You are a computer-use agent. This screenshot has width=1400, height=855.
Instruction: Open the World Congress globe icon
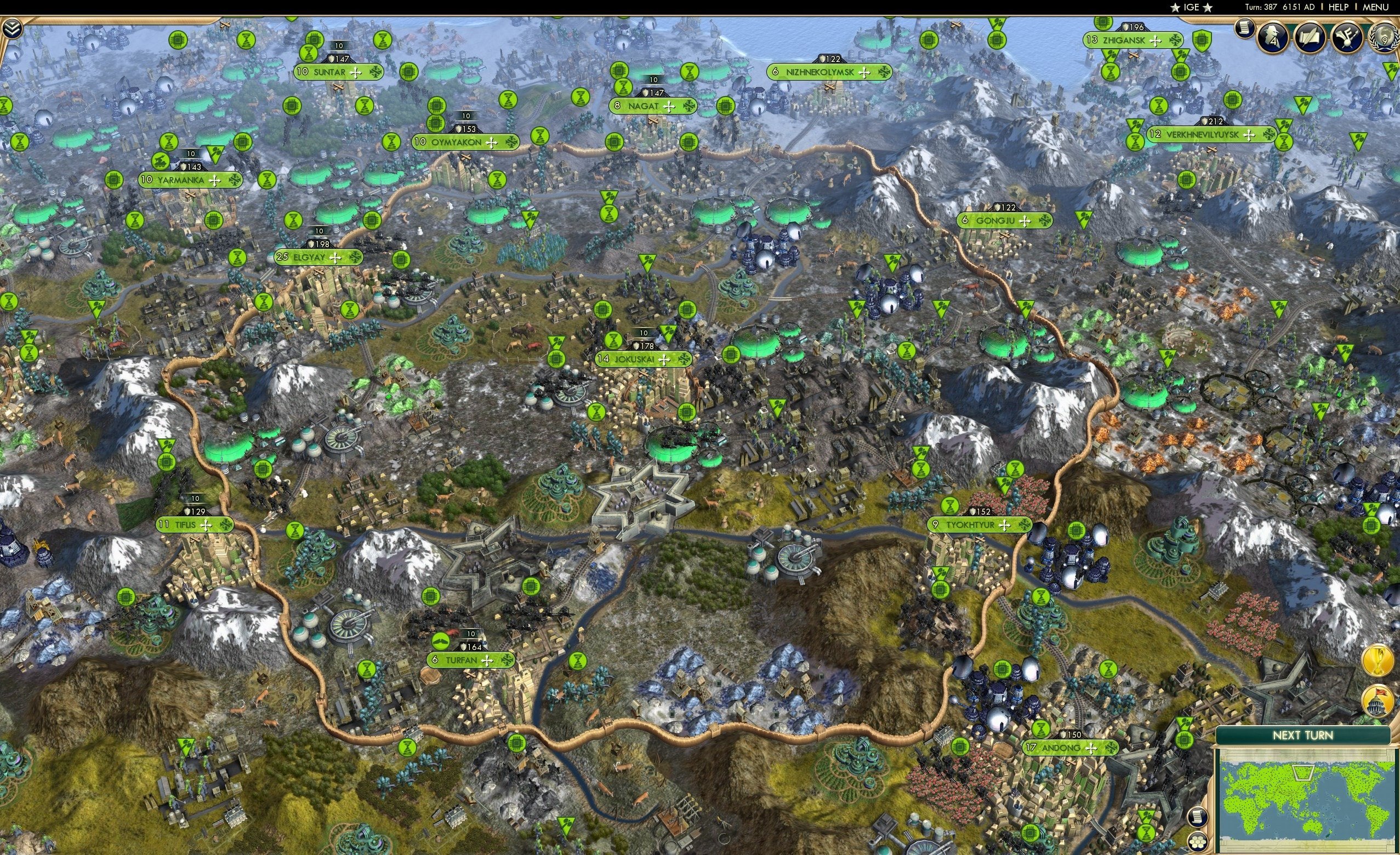[x=1386, y=37]
